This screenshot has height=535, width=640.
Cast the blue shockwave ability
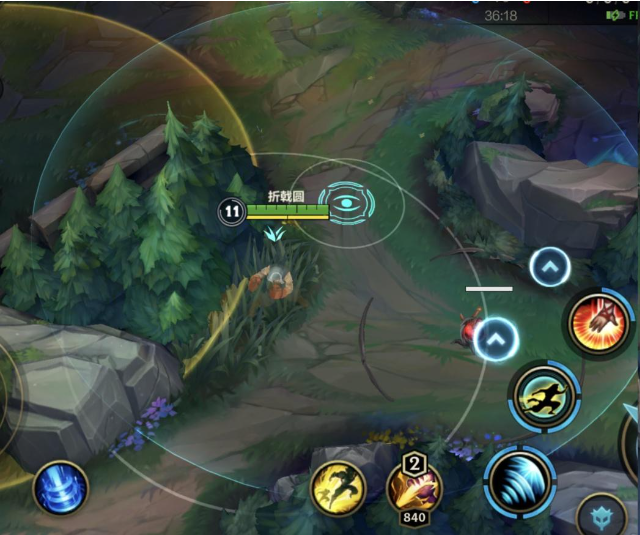pos(520,481)
